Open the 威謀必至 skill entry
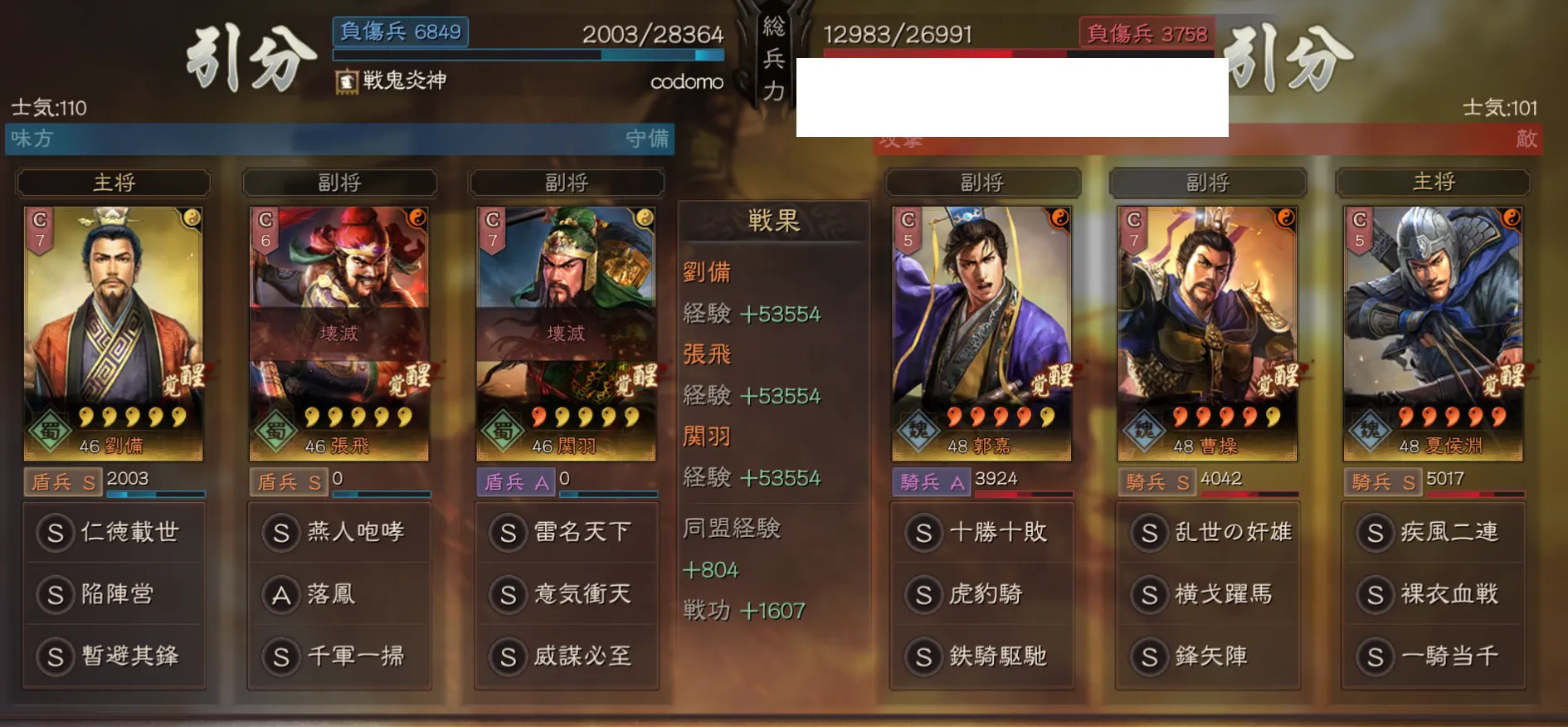1568x727 pixels. [x=566, y=656]
